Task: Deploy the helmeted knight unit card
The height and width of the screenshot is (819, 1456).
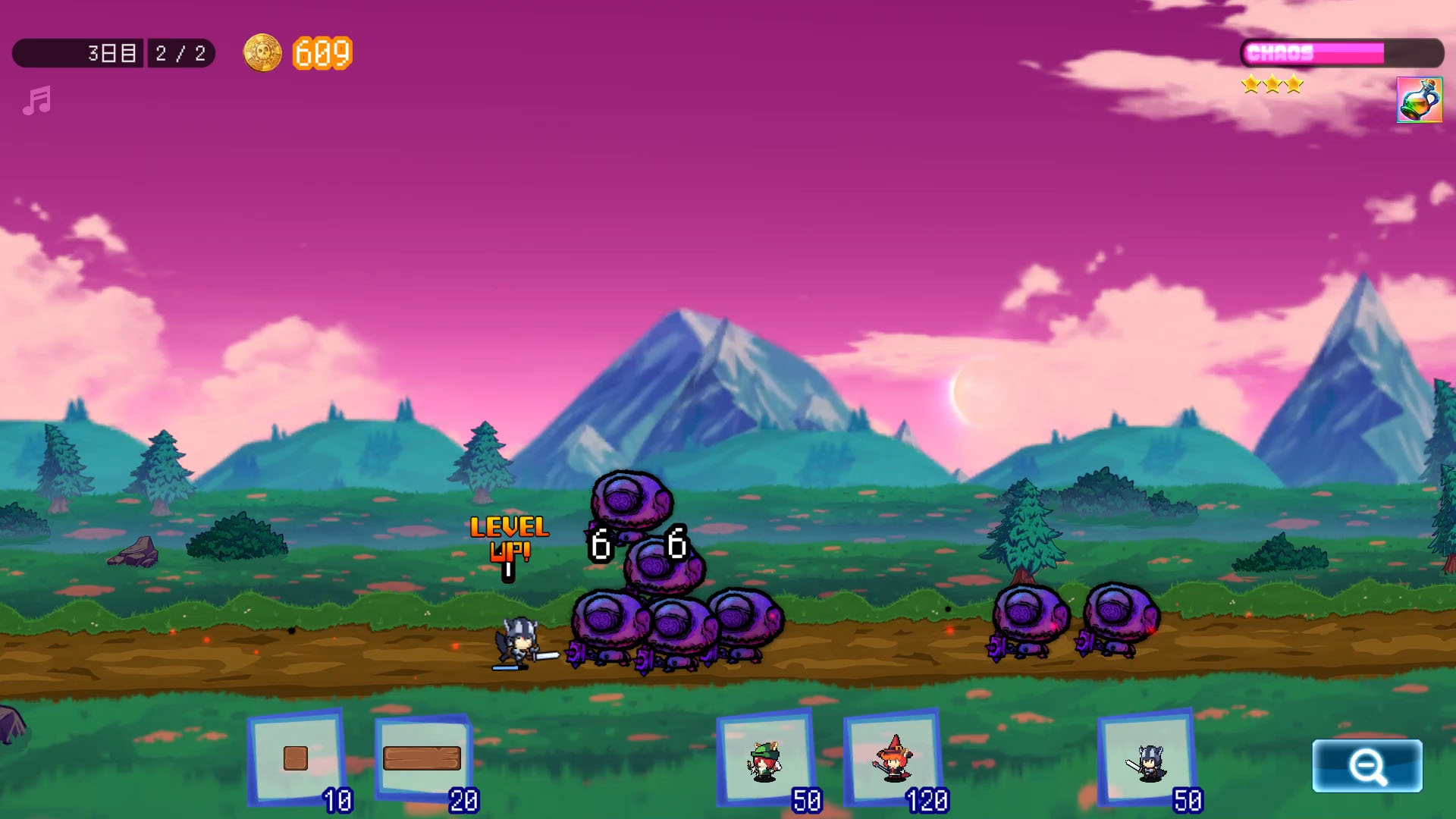Action: tap(1147, 760)
